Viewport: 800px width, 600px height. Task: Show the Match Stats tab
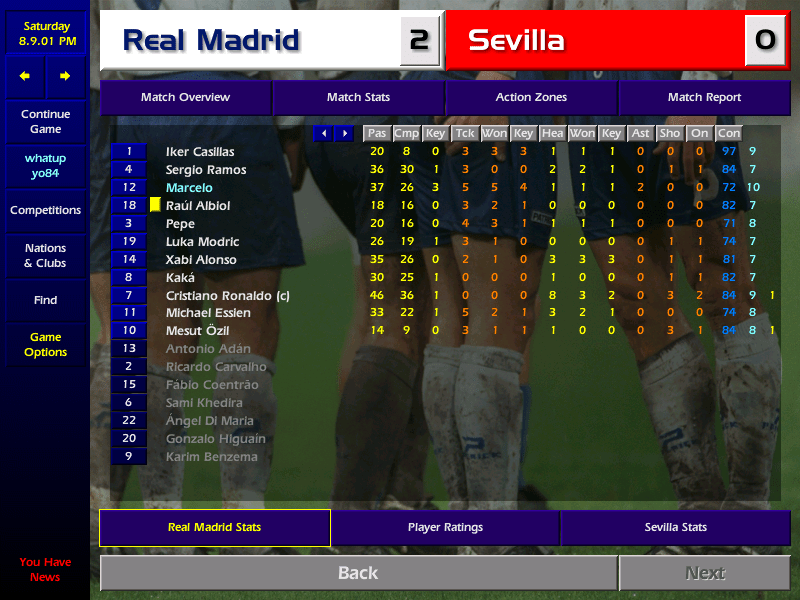tap(358, 98)
